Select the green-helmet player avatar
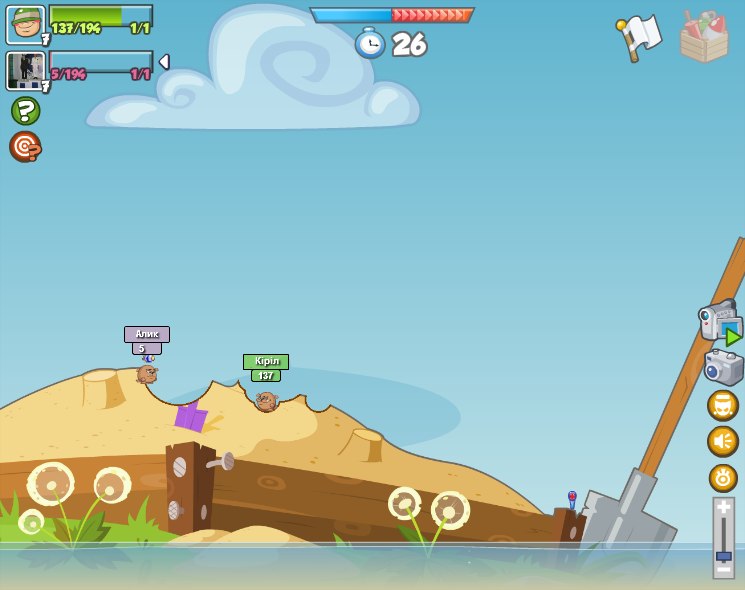745x590 pixels. pyautogui.click(x=25, y=24)
